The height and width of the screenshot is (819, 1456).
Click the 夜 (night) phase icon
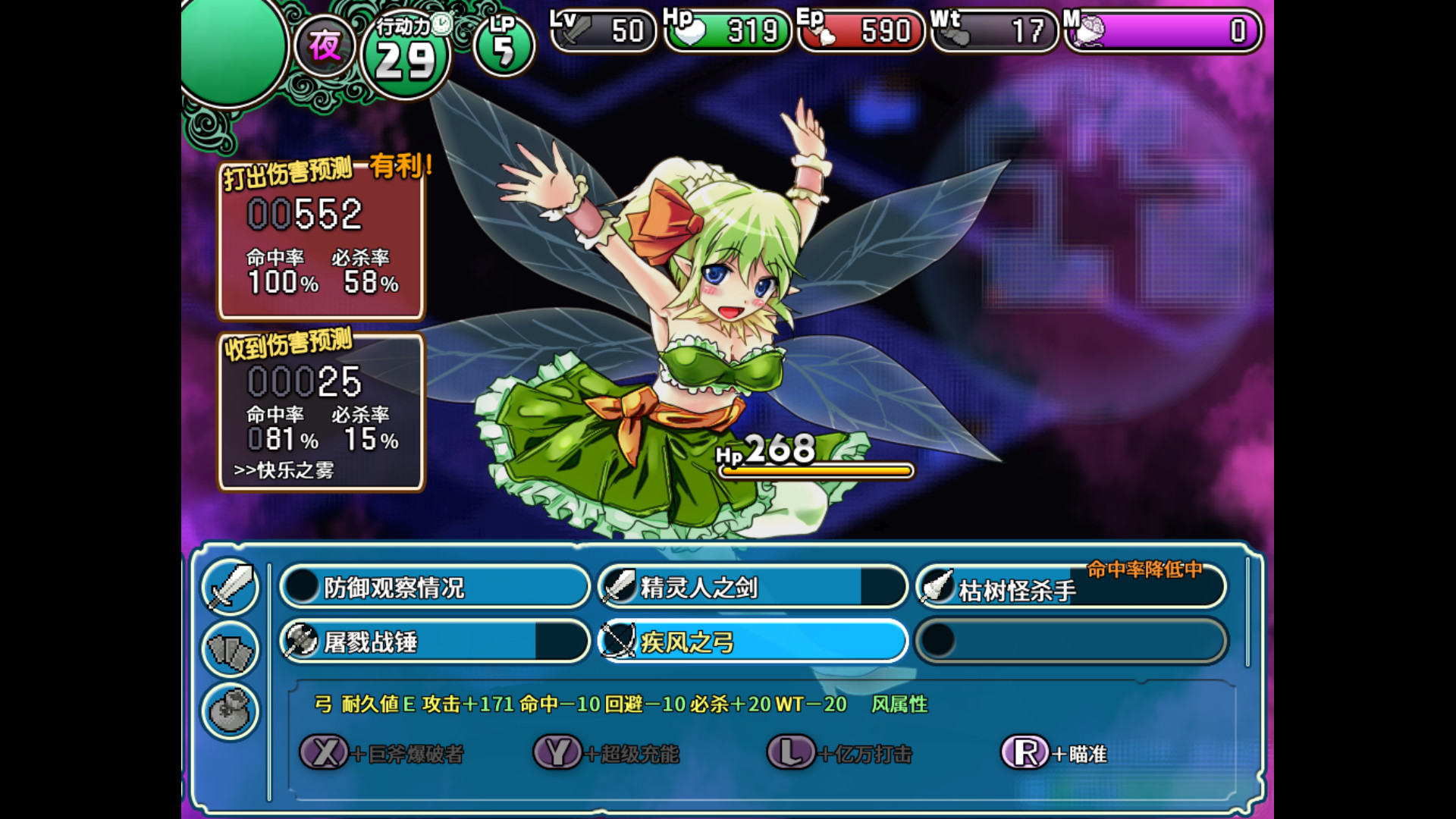(325, 45)
